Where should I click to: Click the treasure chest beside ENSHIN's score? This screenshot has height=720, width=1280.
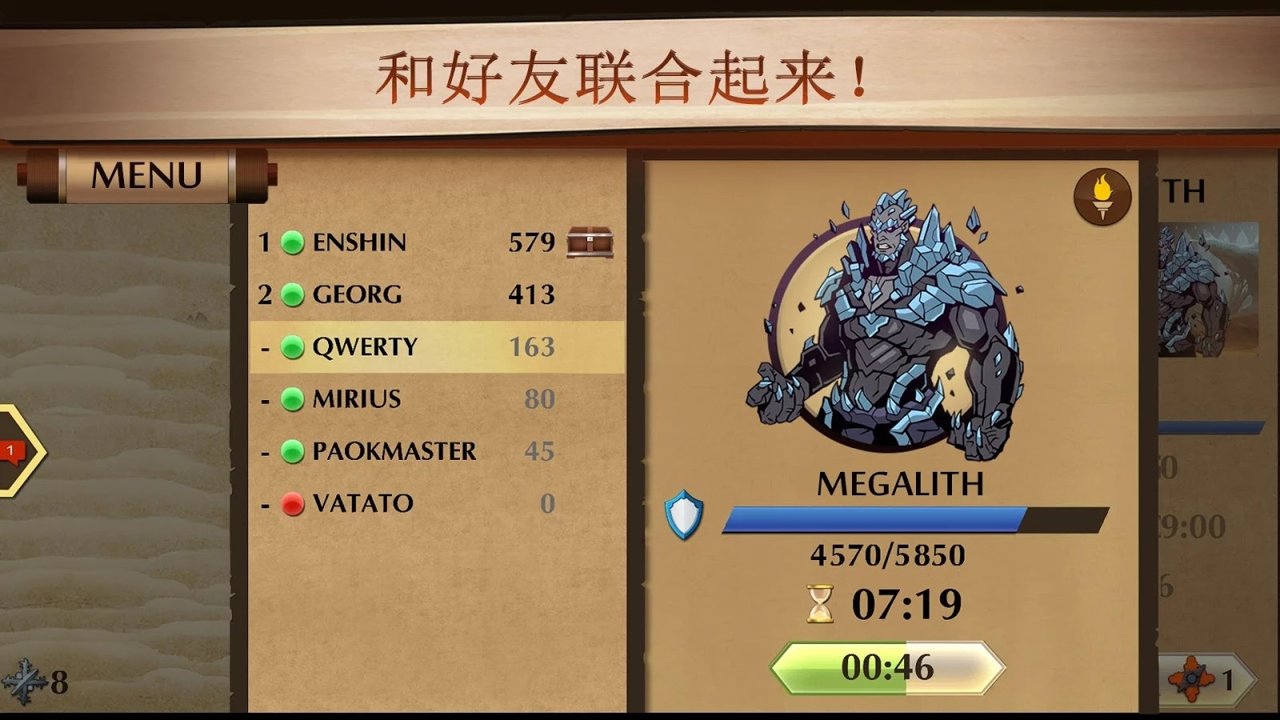pyautogui.click(x=592, y=241)
